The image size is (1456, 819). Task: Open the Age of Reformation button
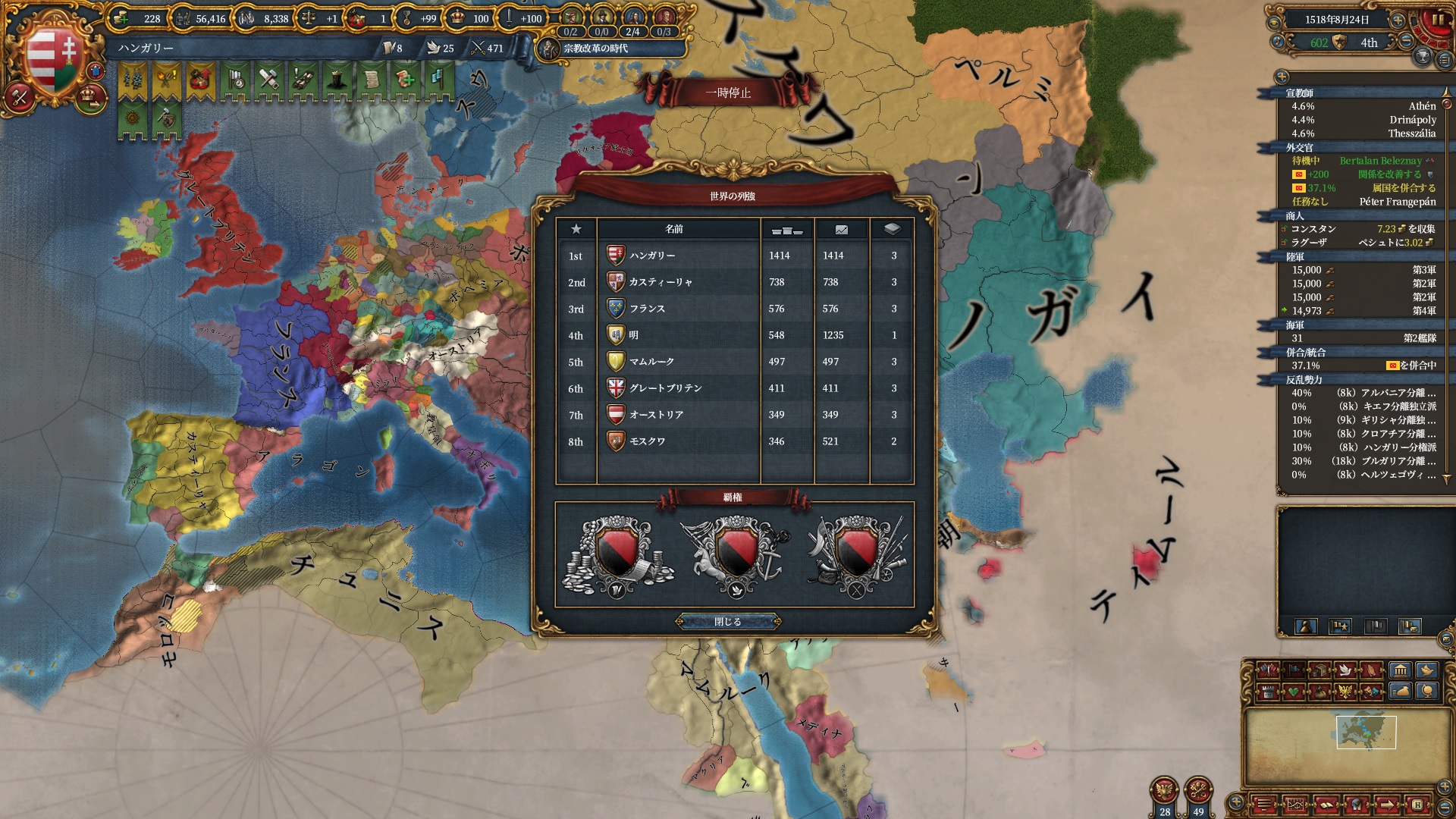[x=595, y=49]
